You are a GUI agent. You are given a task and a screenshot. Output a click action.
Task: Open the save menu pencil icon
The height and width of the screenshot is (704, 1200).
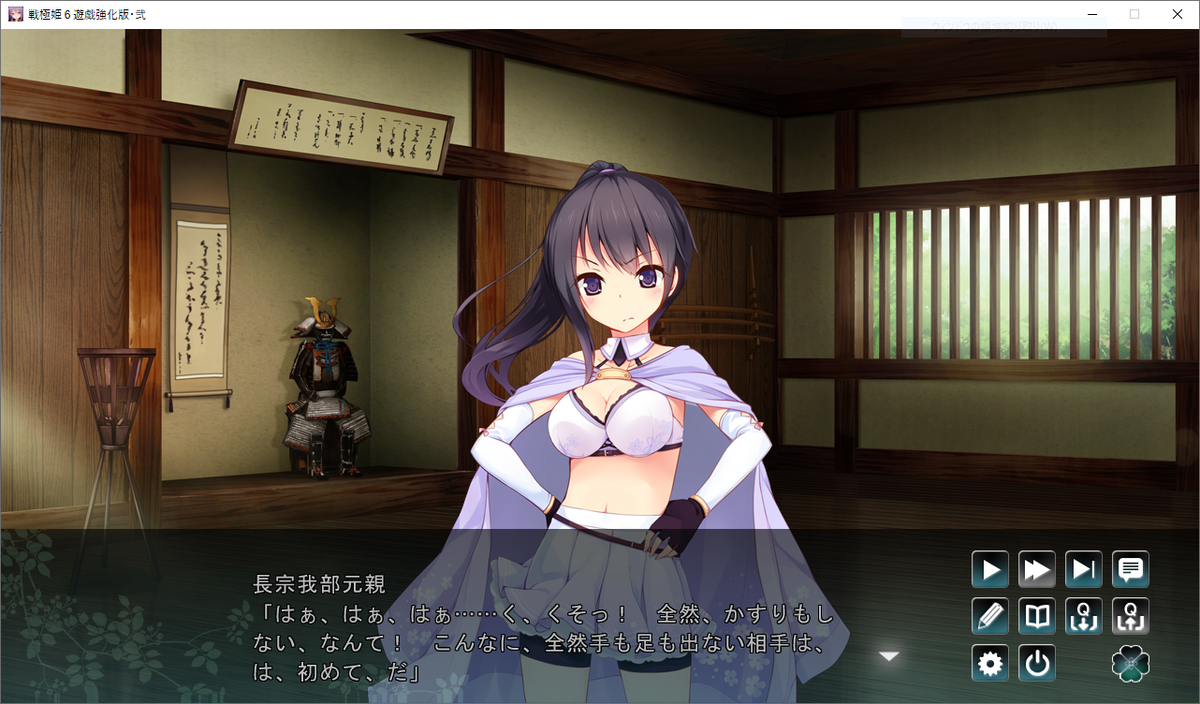point(990,616)
